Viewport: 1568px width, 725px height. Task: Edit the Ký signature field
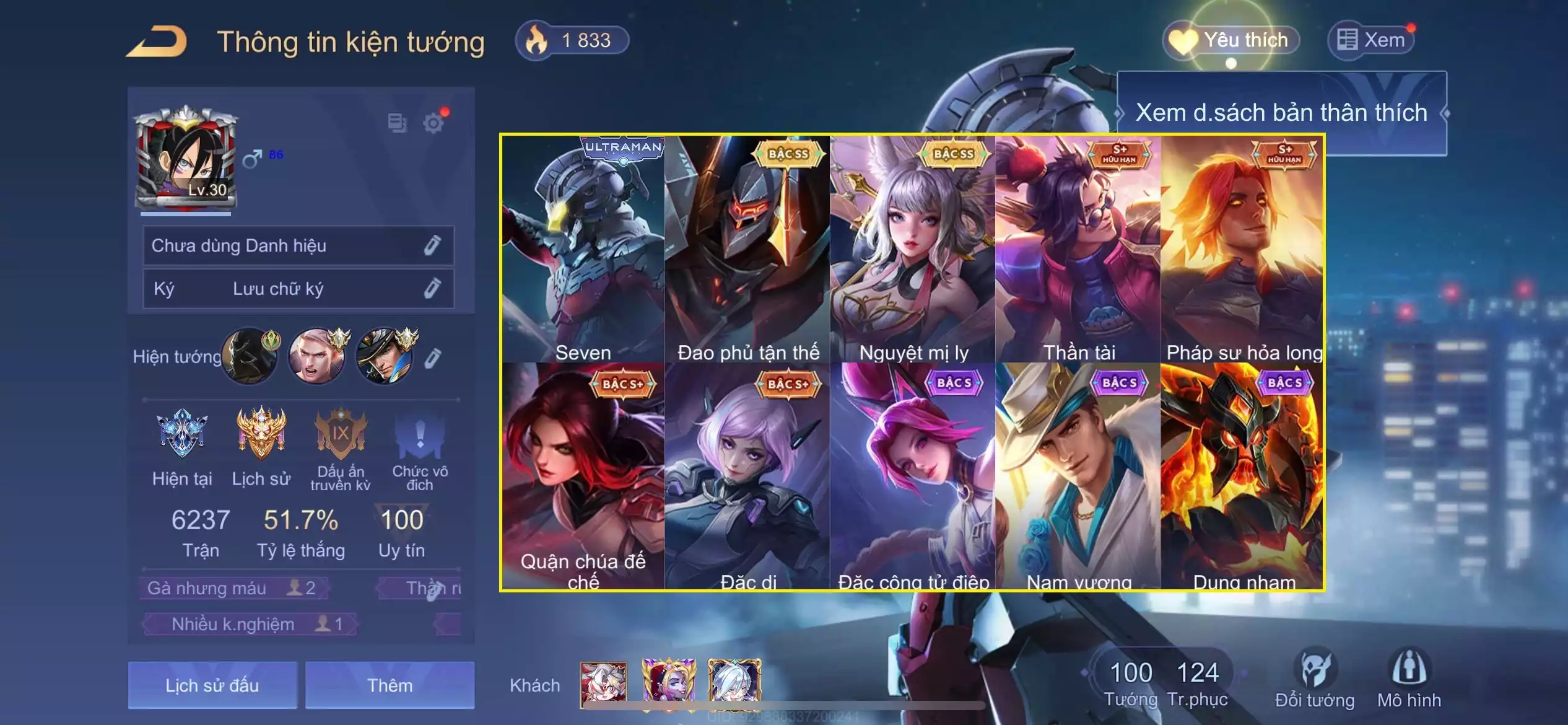click(432, 289)
